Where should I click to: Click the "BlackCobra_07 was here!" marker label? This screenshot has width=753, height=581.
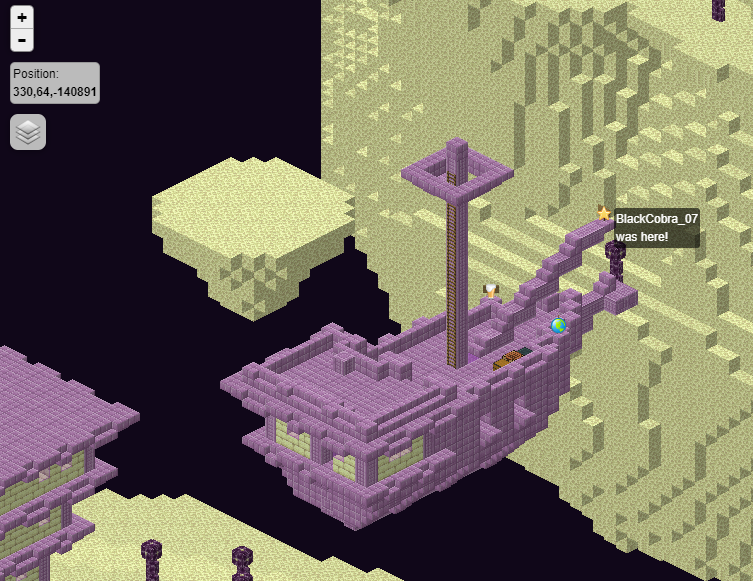656,227
